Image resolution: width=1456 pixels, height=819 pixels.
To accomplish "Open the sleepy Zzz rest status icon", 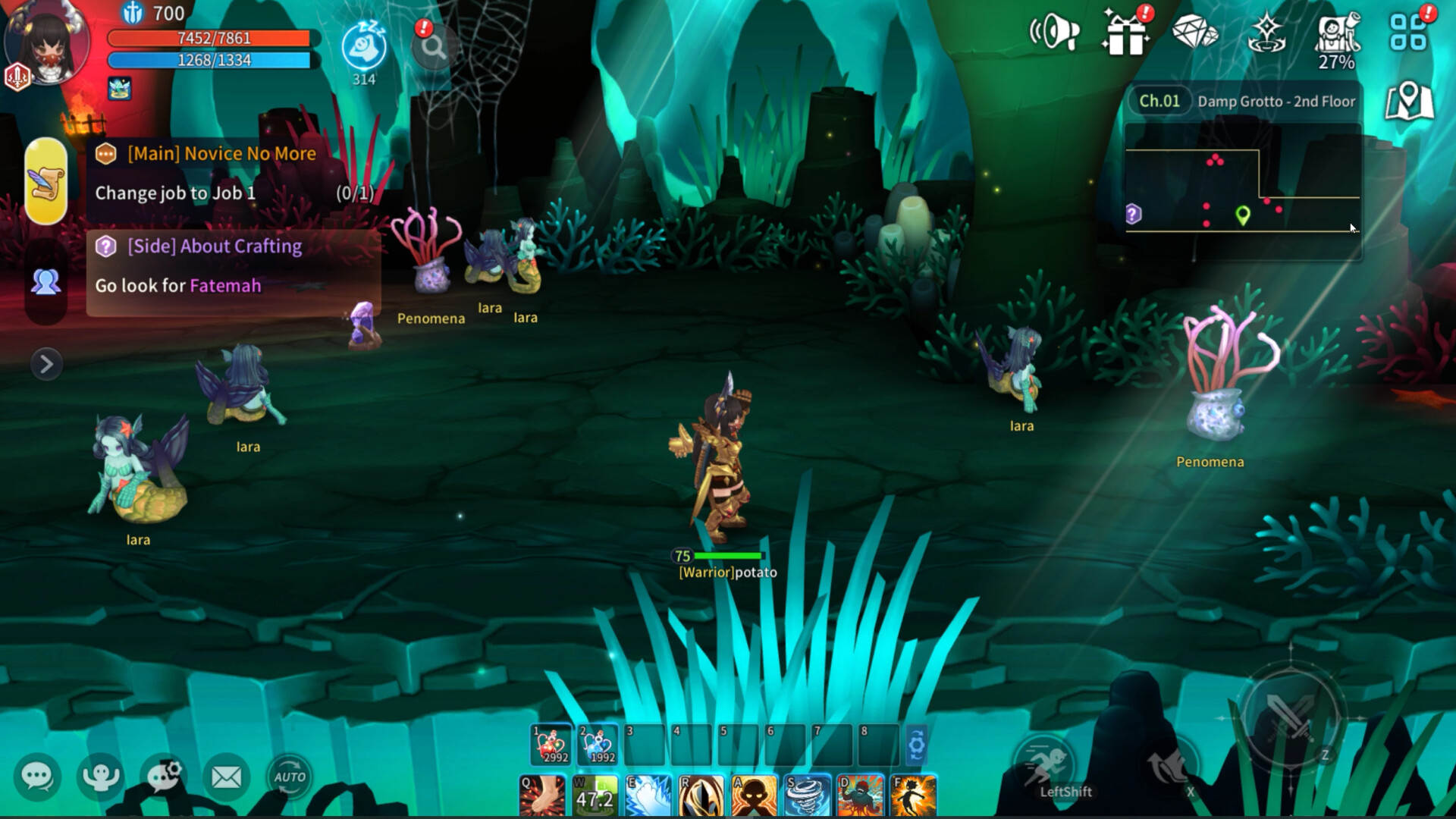I will 364,45.
